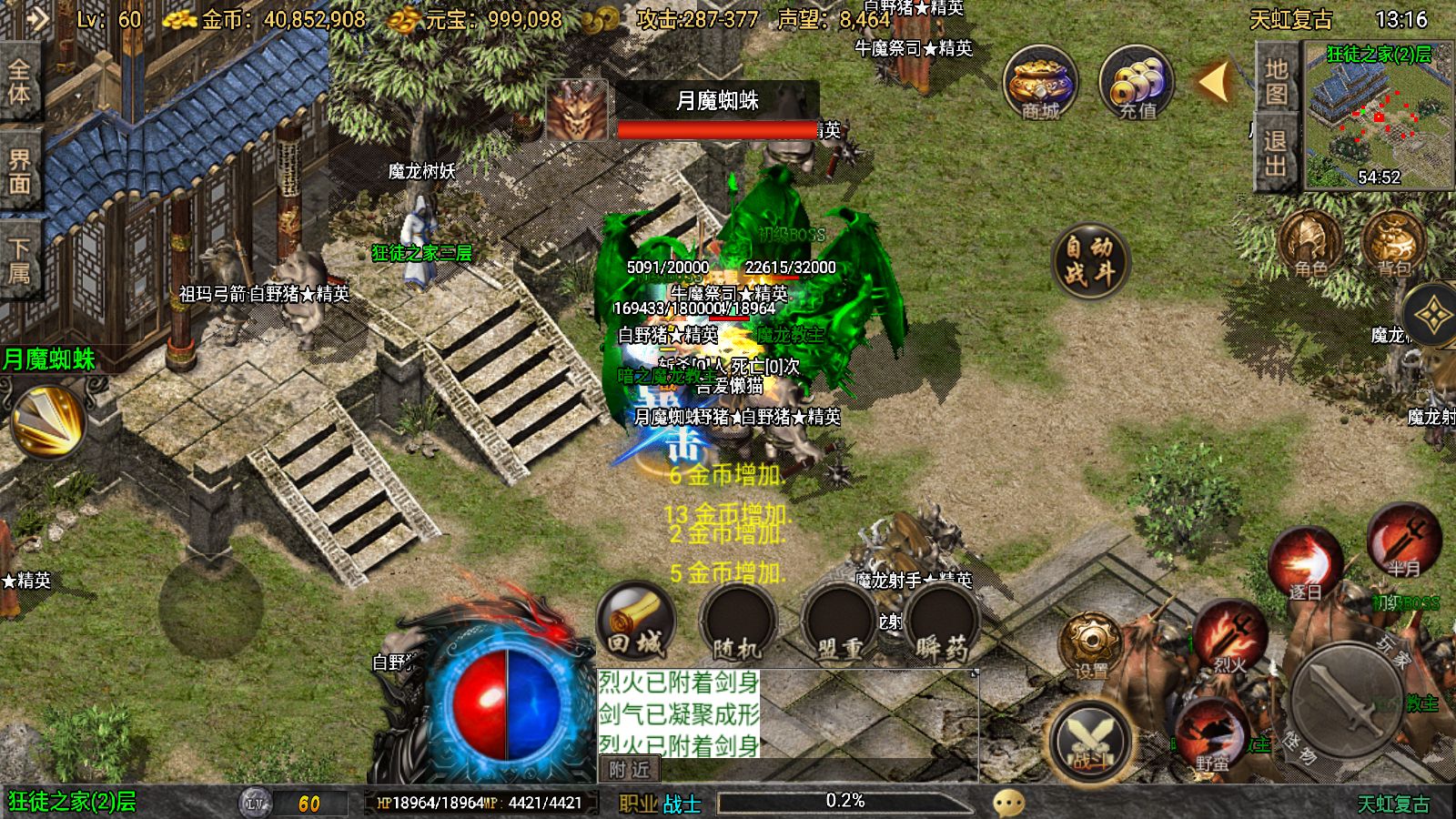Open the 地图 map

pos(1276,82)
